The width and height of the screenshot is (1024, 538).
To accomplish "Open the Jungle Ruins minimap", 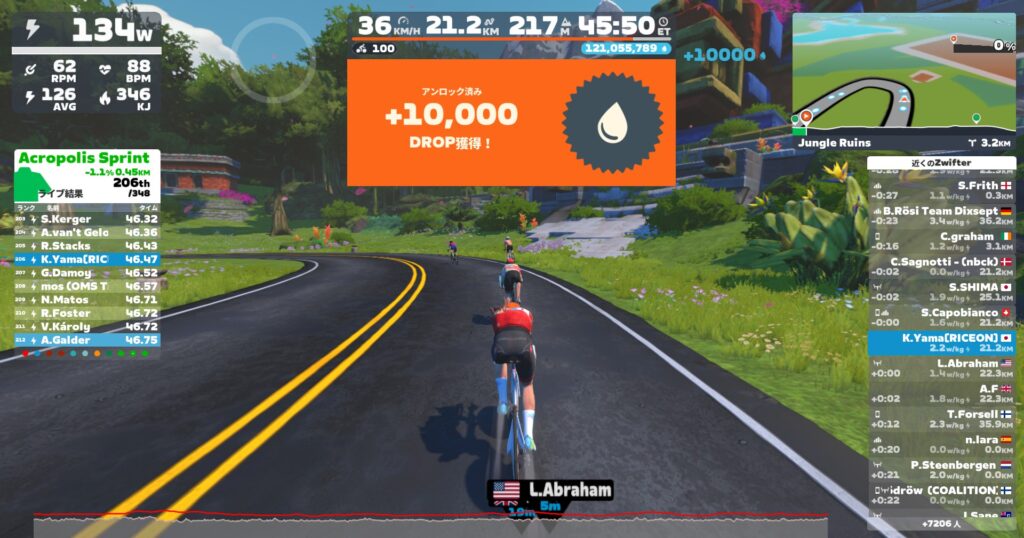I will tap(904, 75).
